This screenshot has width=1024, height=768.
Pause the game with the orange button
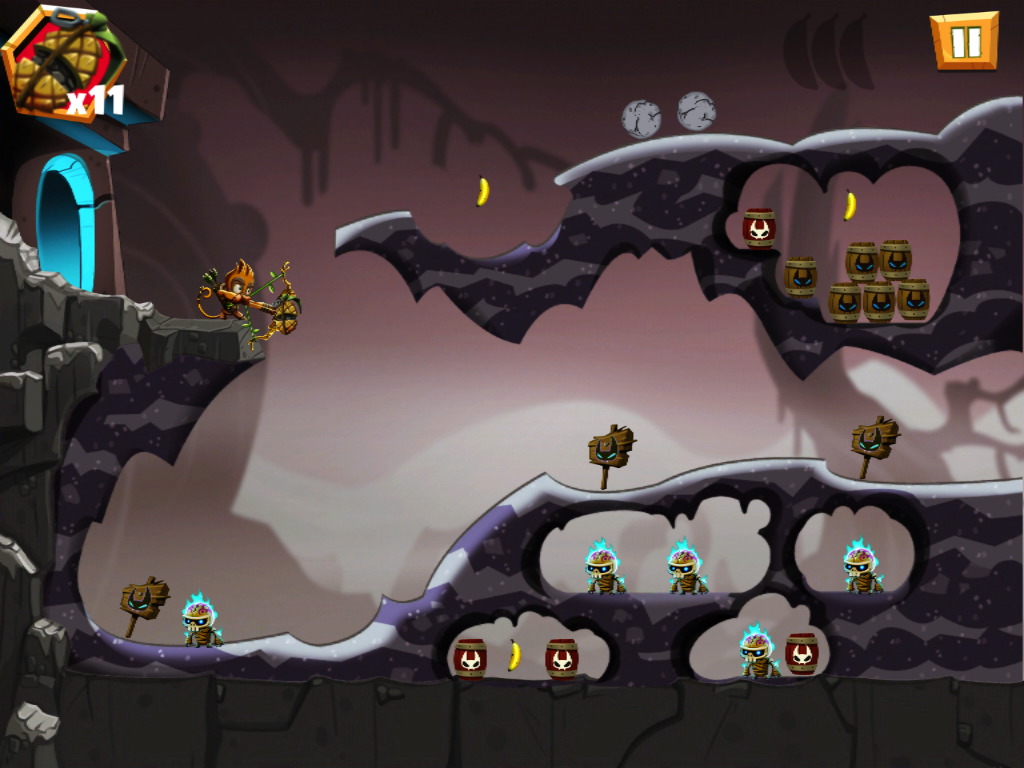tap(965, 41)
